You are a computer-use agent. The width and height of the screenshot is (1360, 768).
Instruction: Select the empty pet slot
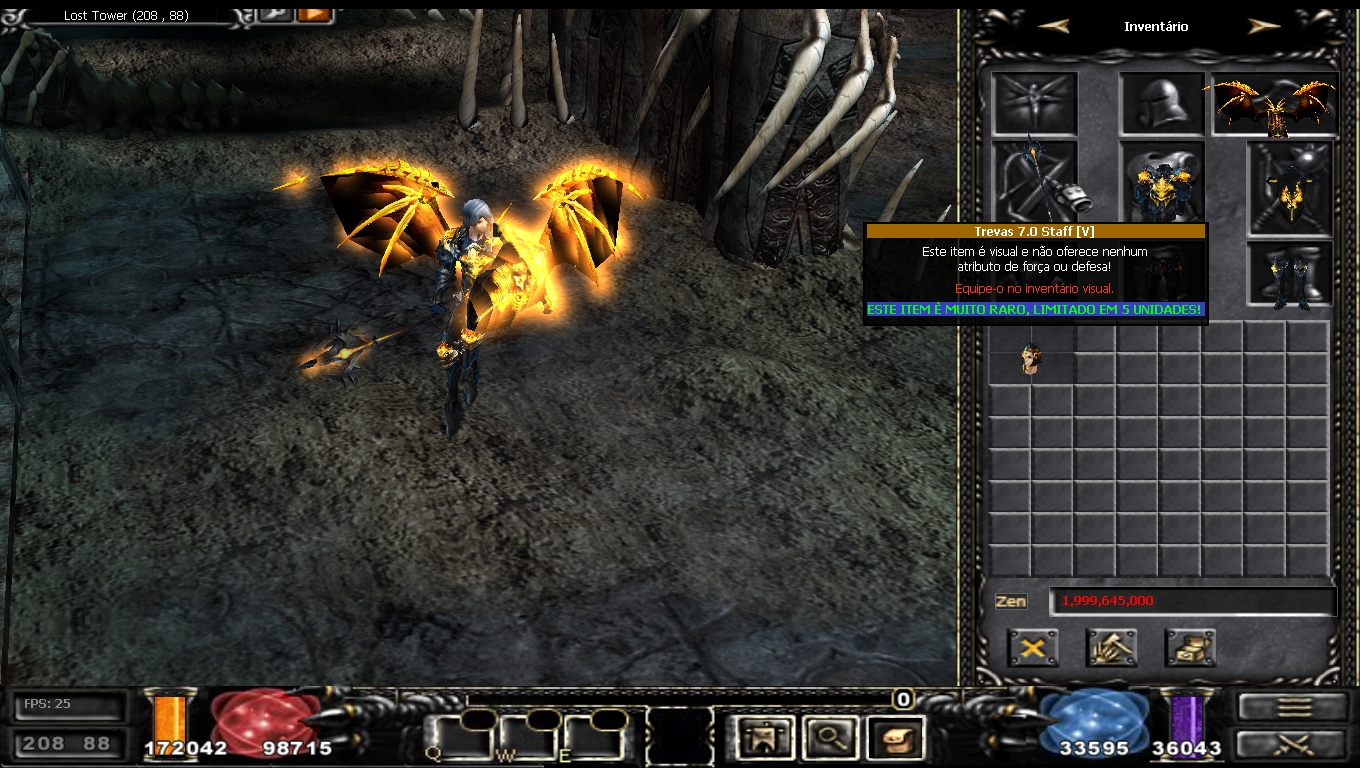point(1034,103)
